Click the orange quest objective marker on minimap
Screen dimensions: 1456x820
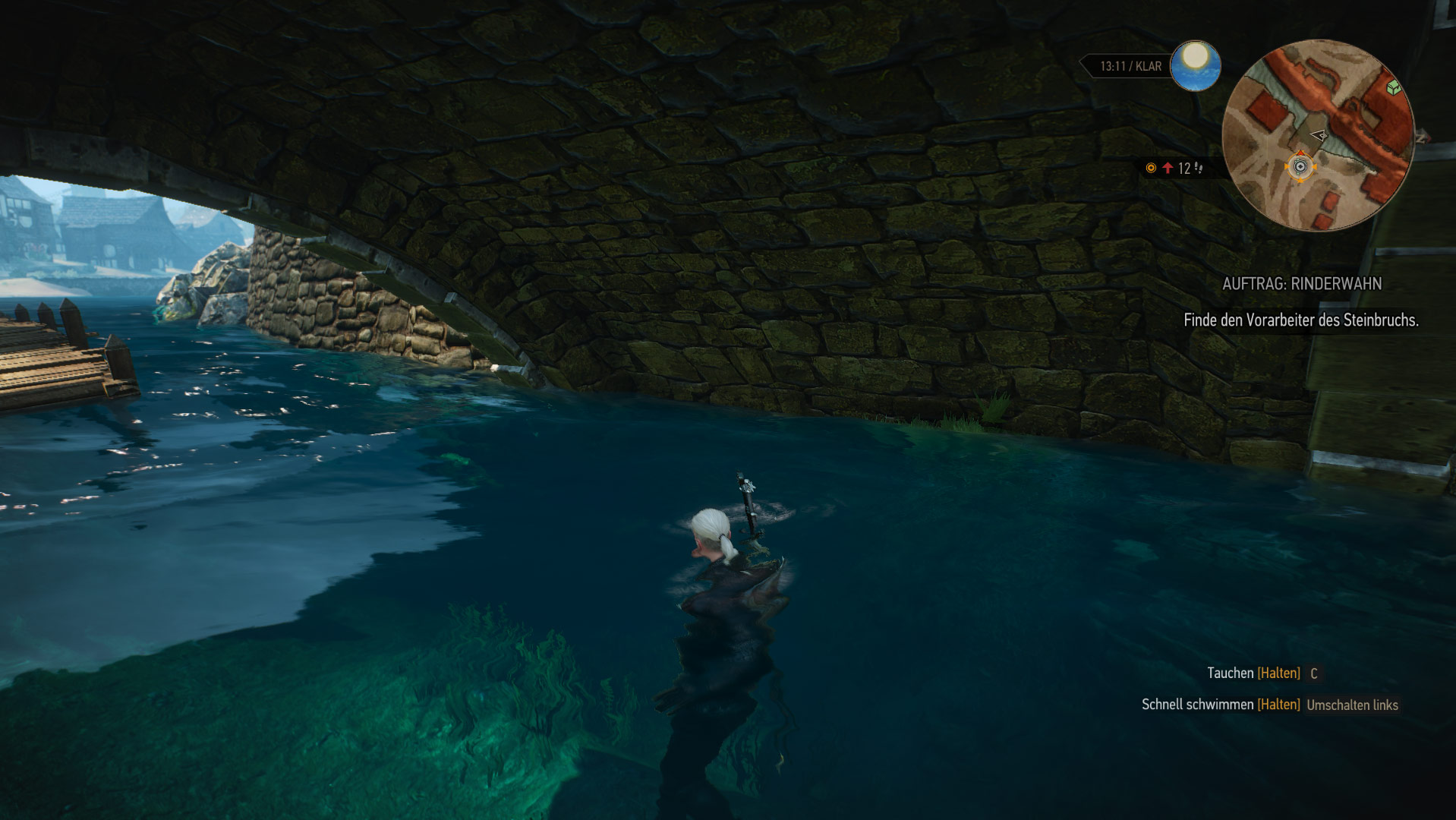pyautogui.click(x=1300, y=167)
